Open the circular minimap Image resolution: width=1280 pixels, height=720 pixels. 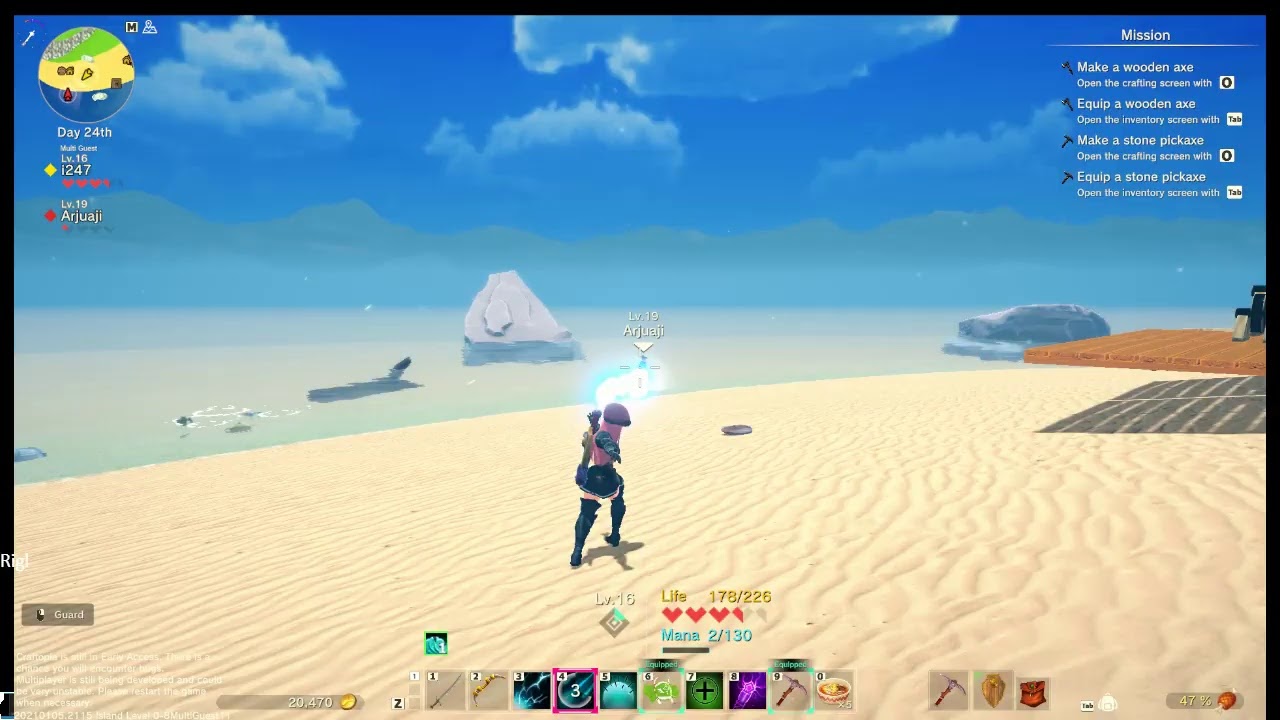tap(86, 75)
